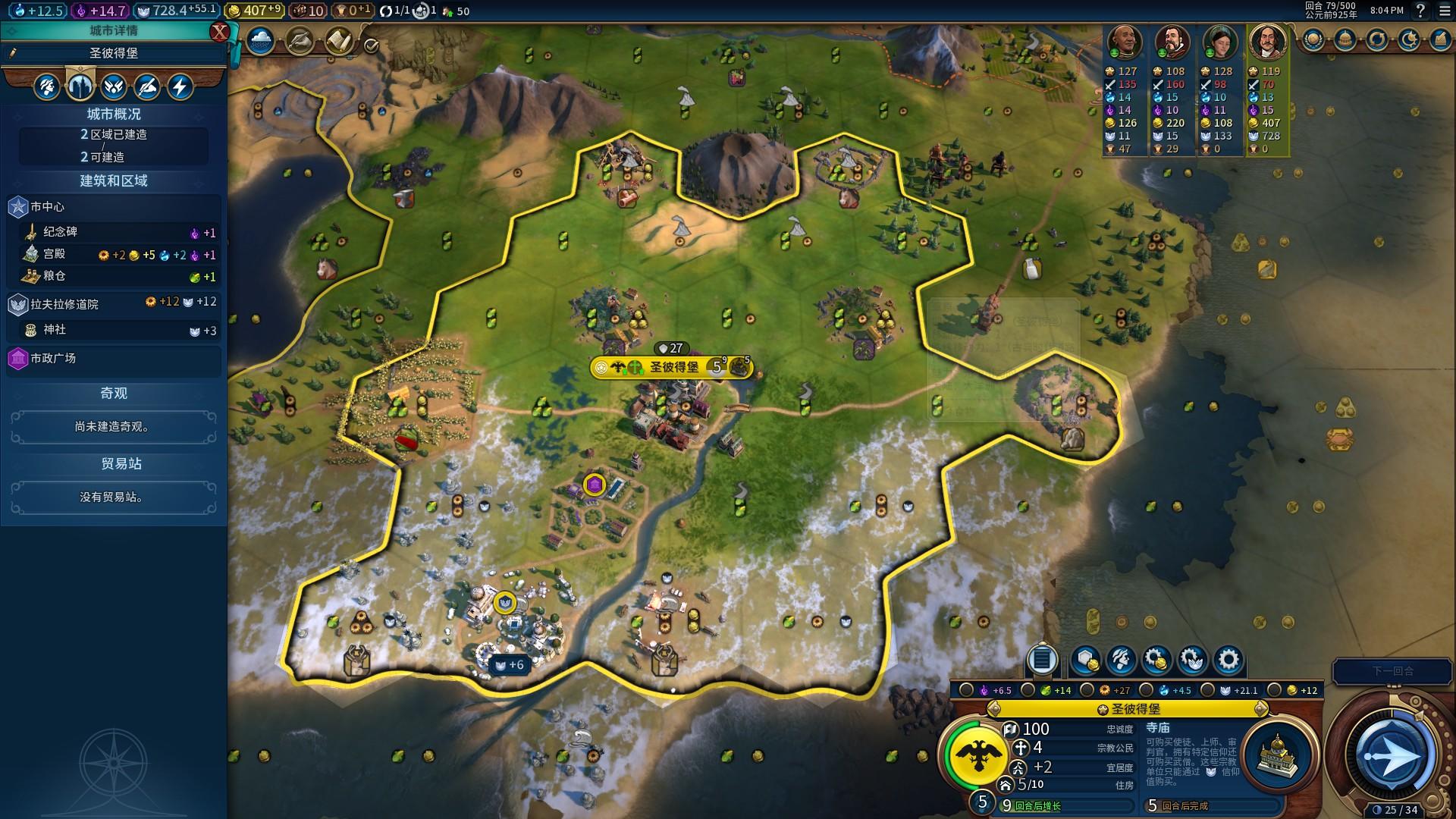
Task: Switch to the lightning bolt tab
Action: pos(180,86)
